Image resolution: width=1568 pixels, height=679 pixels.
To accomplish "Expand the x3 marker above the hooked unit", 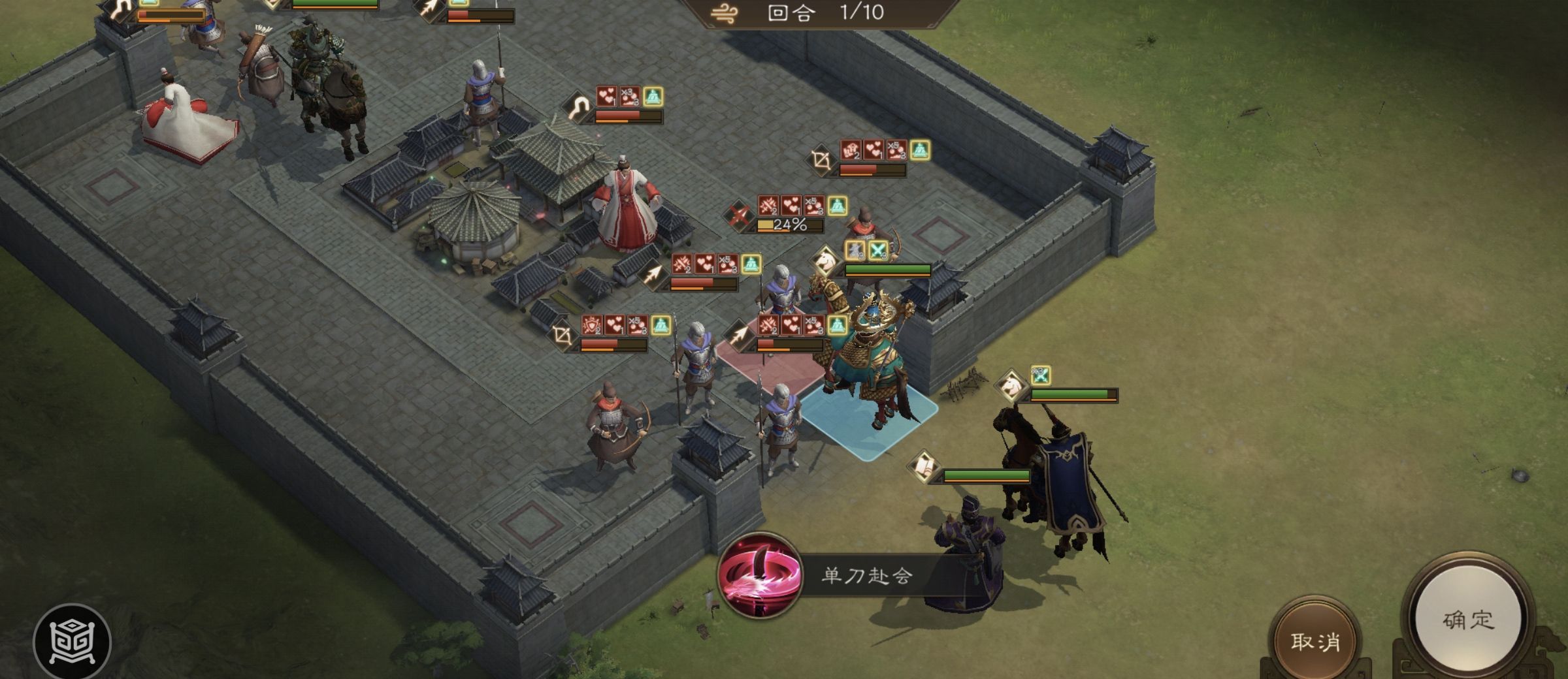I will [629, 95].
